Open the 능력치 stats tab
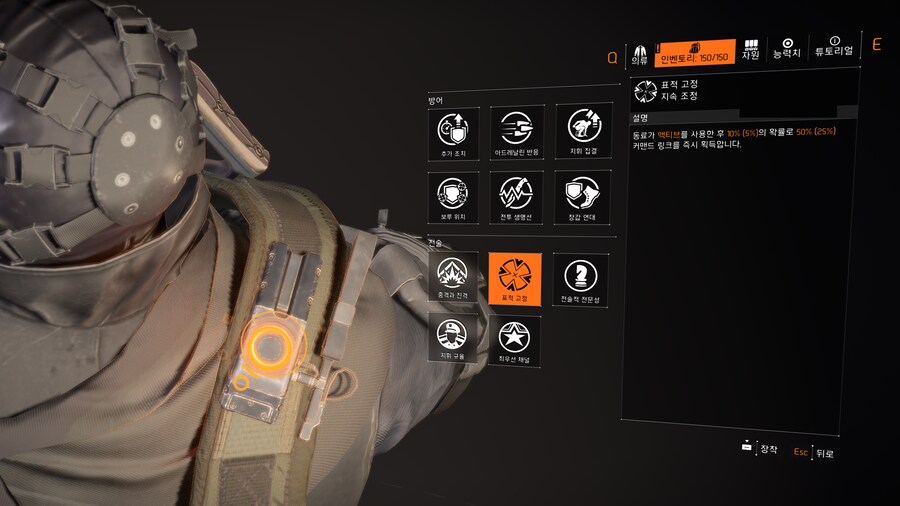The height and width of the screenshot is (506, 900). point(787,47)
